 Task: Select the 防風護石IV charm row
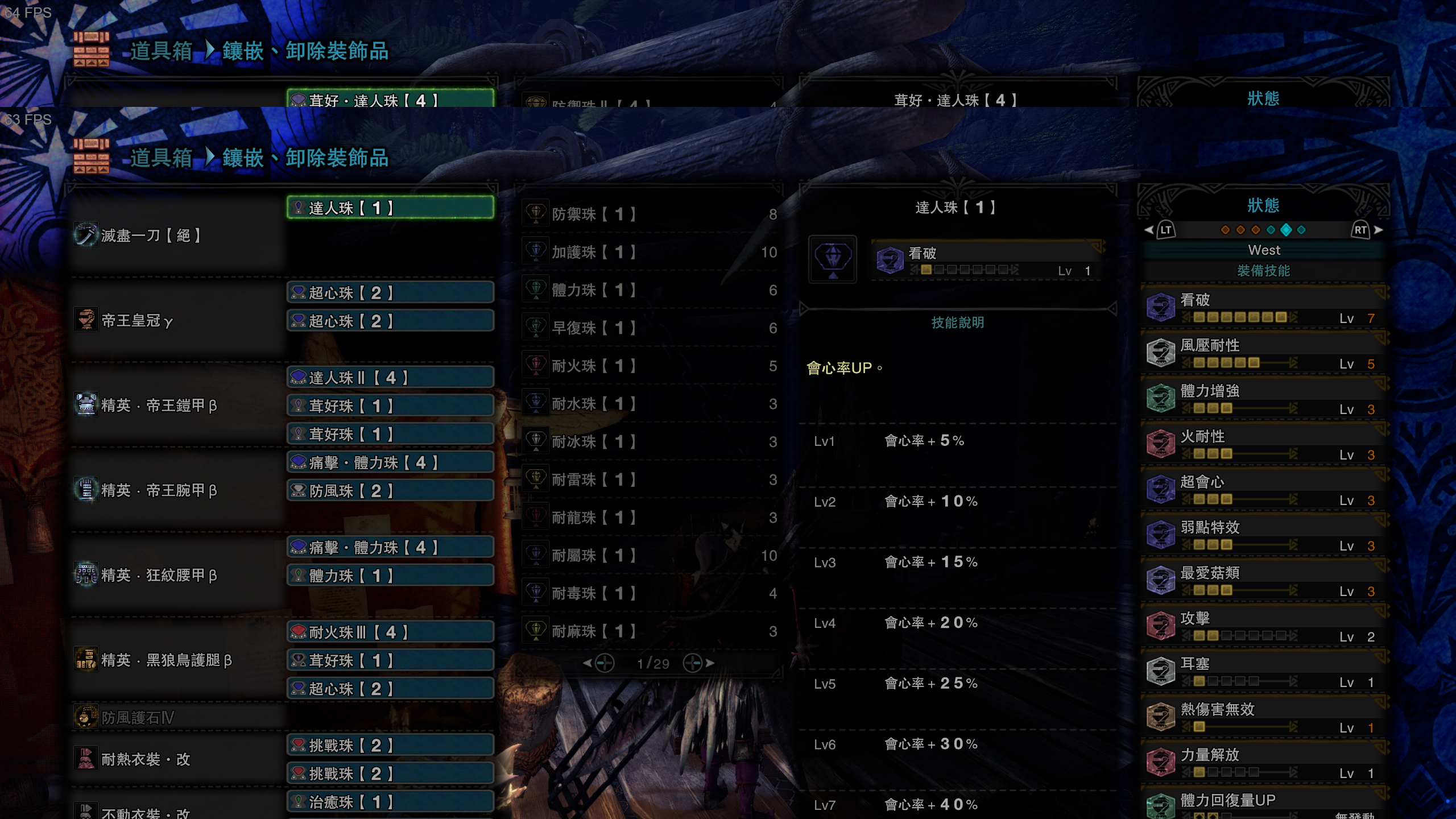pos(176,718)
